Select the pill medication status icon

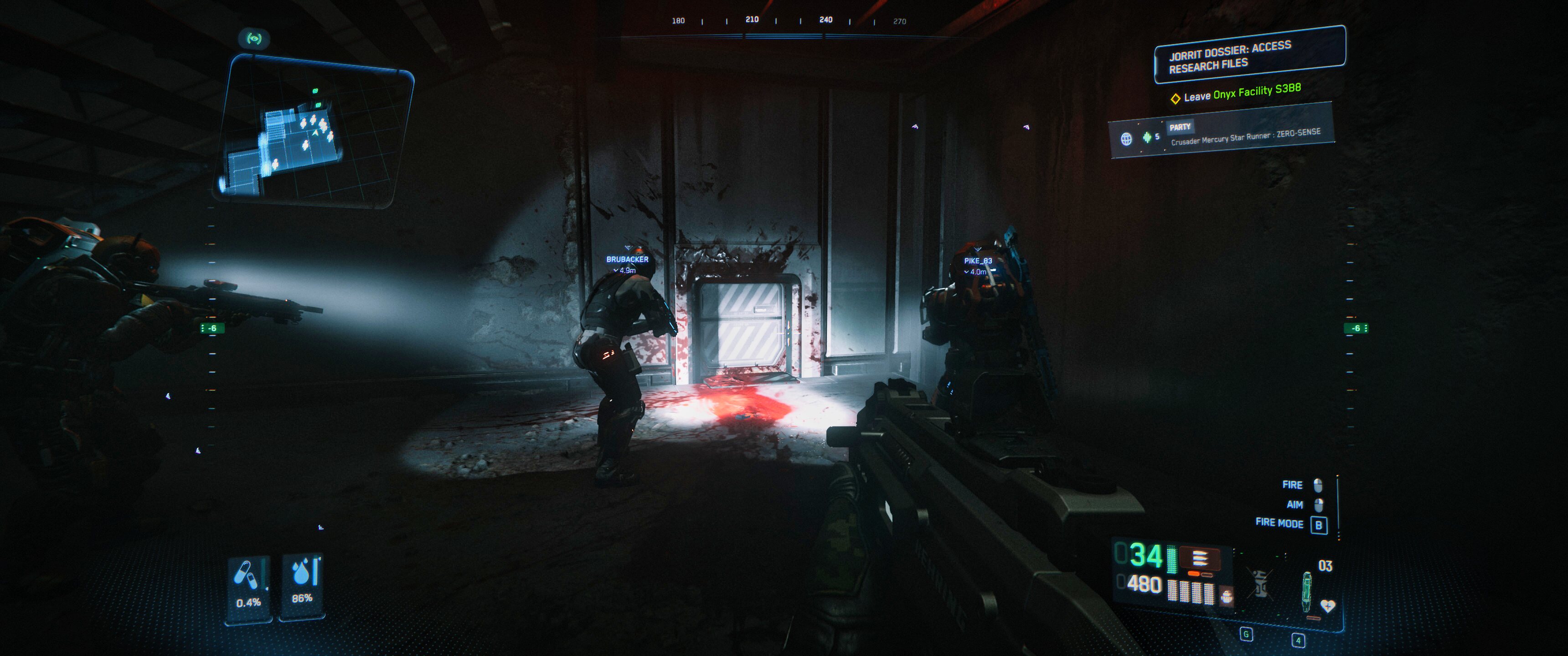click(x=246, y=575)
